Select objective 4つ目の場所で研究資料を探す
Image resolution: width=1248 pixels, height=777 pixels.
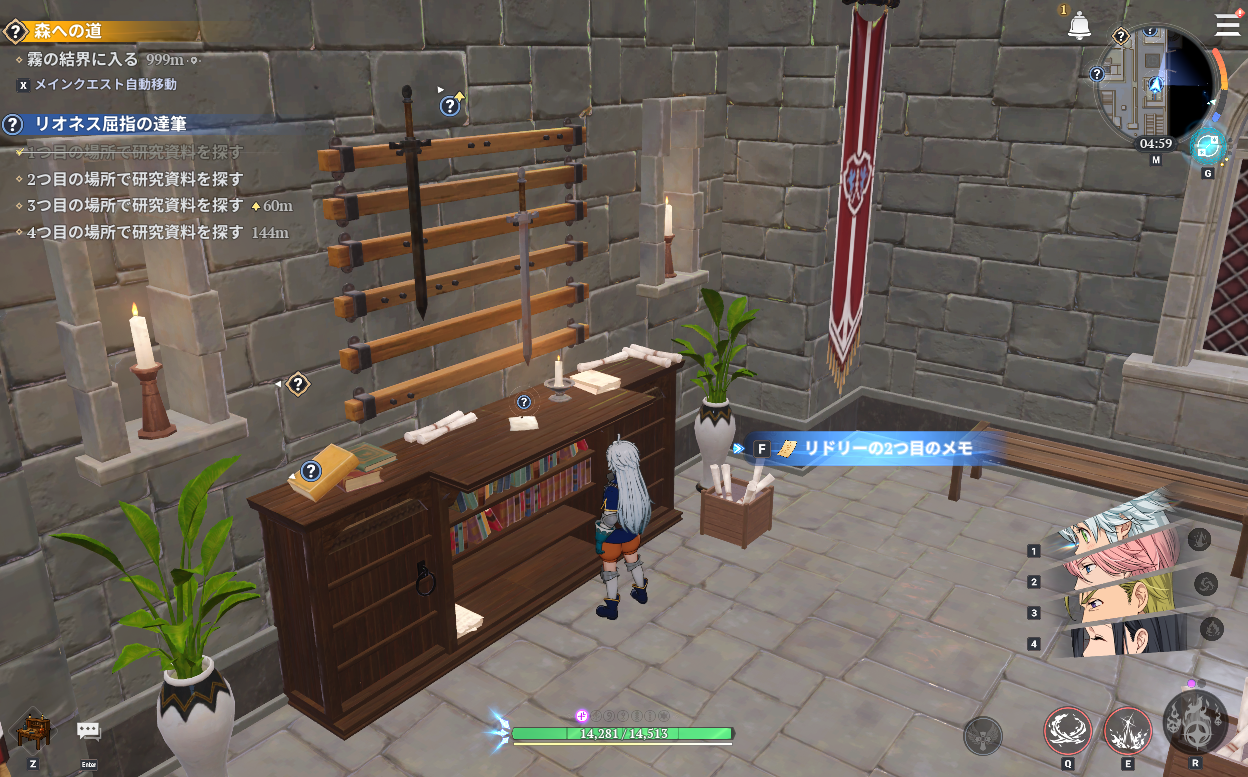point(135,232)
